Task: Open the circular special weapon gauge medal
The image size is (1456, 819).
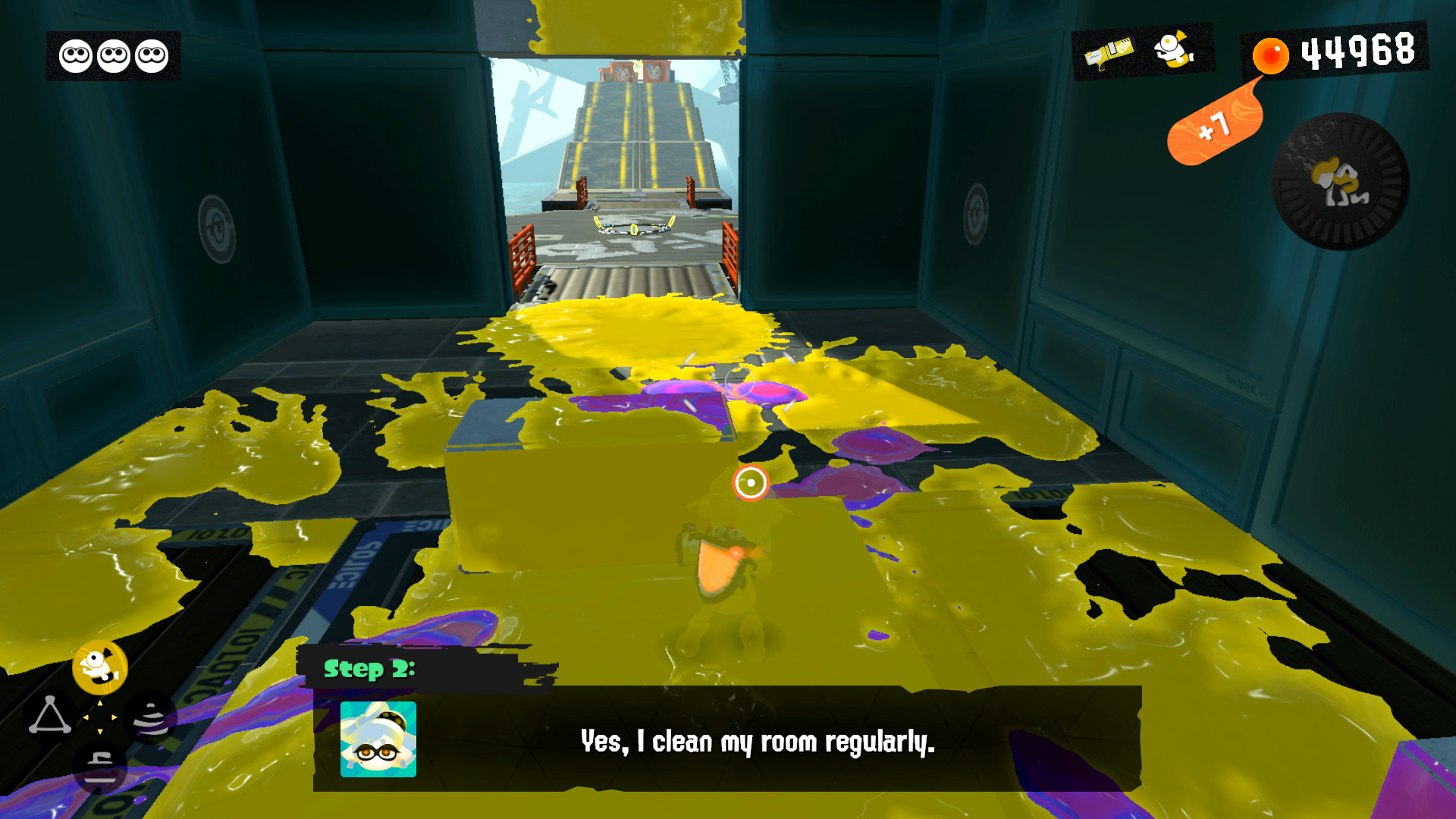Action: coord(1338,180)
